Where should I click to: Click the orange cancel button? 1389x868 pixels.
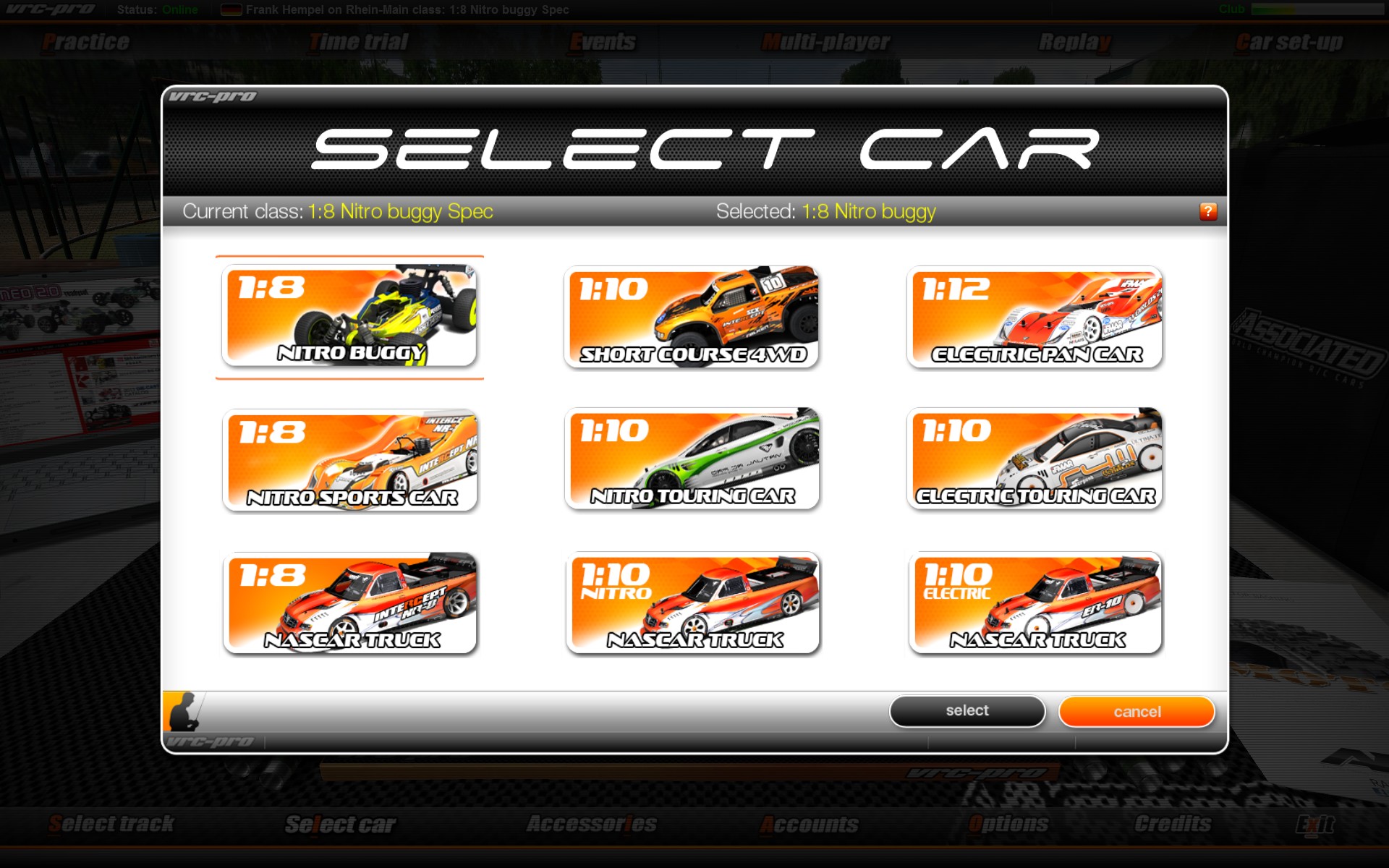[1137, 712]
